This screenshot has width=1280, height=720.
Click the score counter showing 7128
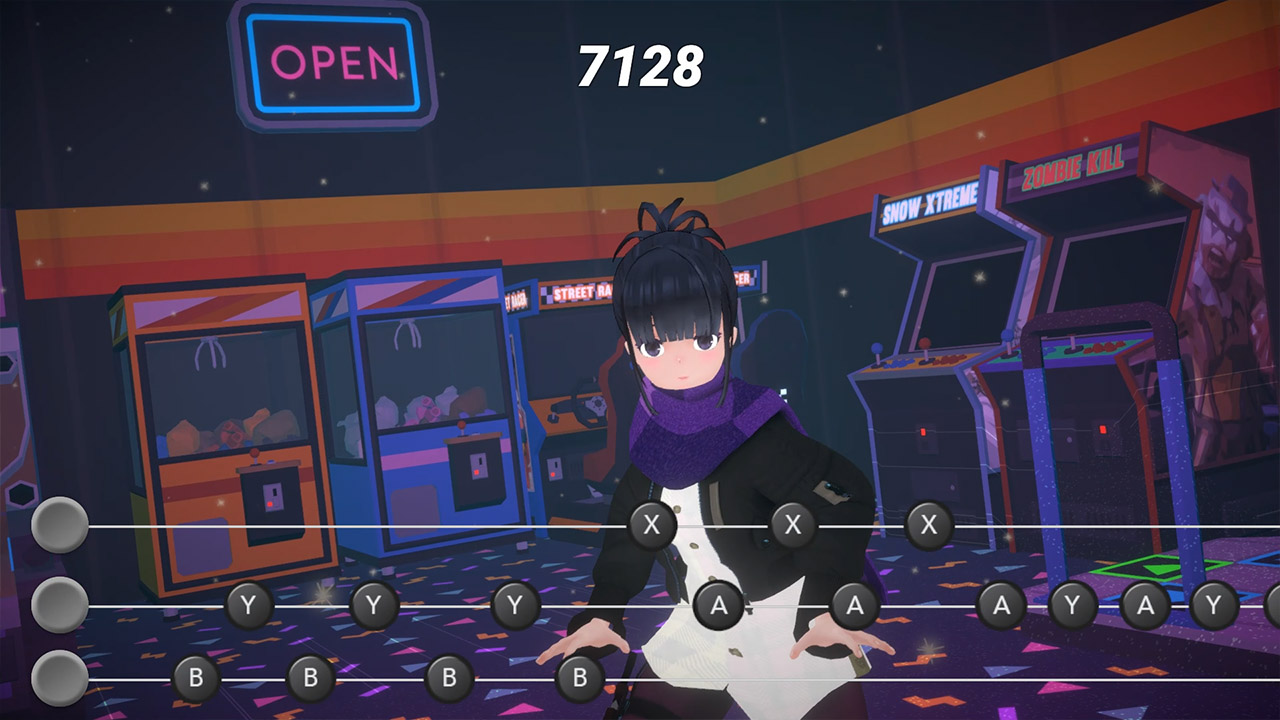(x=640, y=65)
